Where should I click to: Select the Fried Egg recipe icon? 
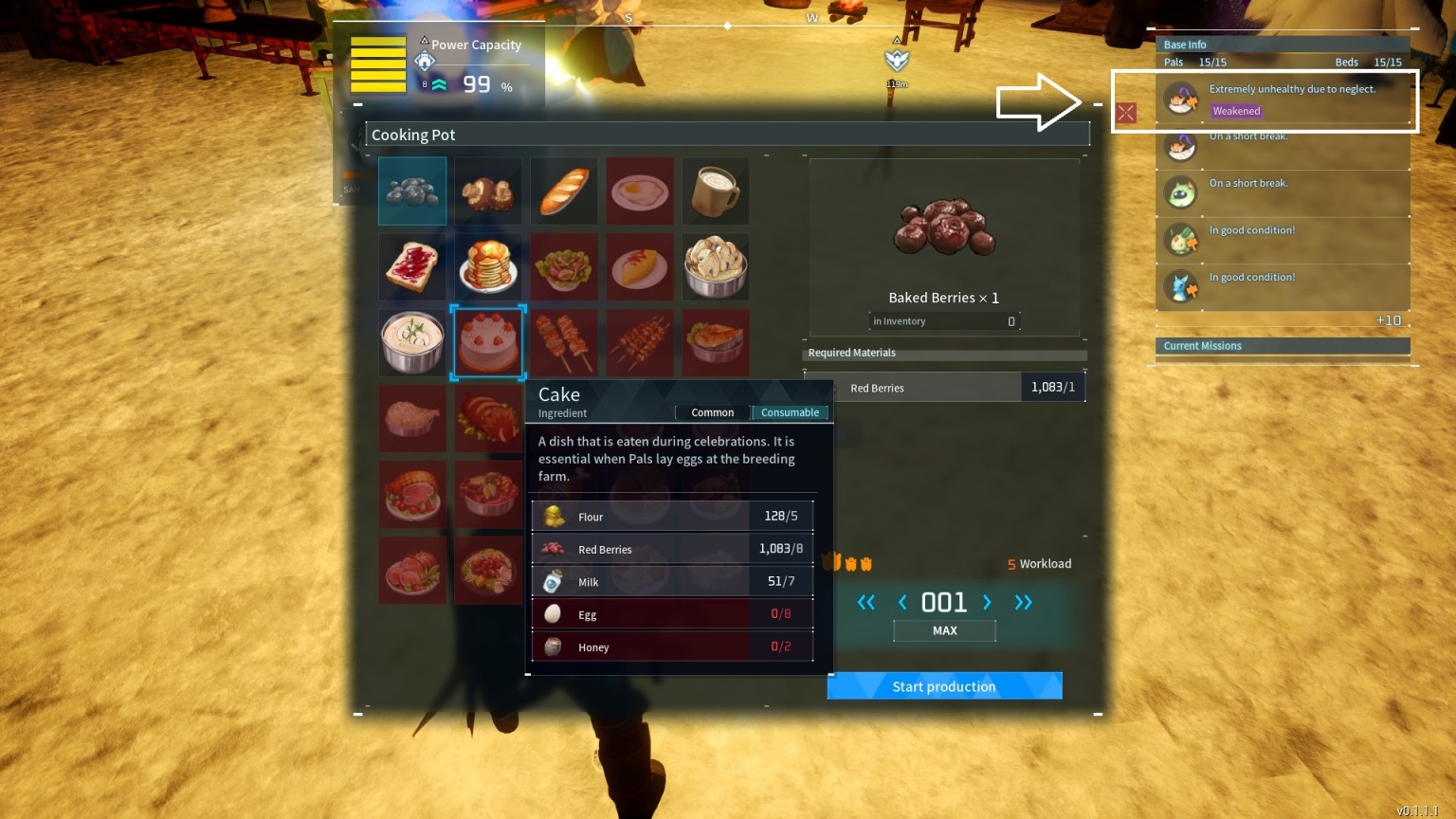tap(640, 191)
